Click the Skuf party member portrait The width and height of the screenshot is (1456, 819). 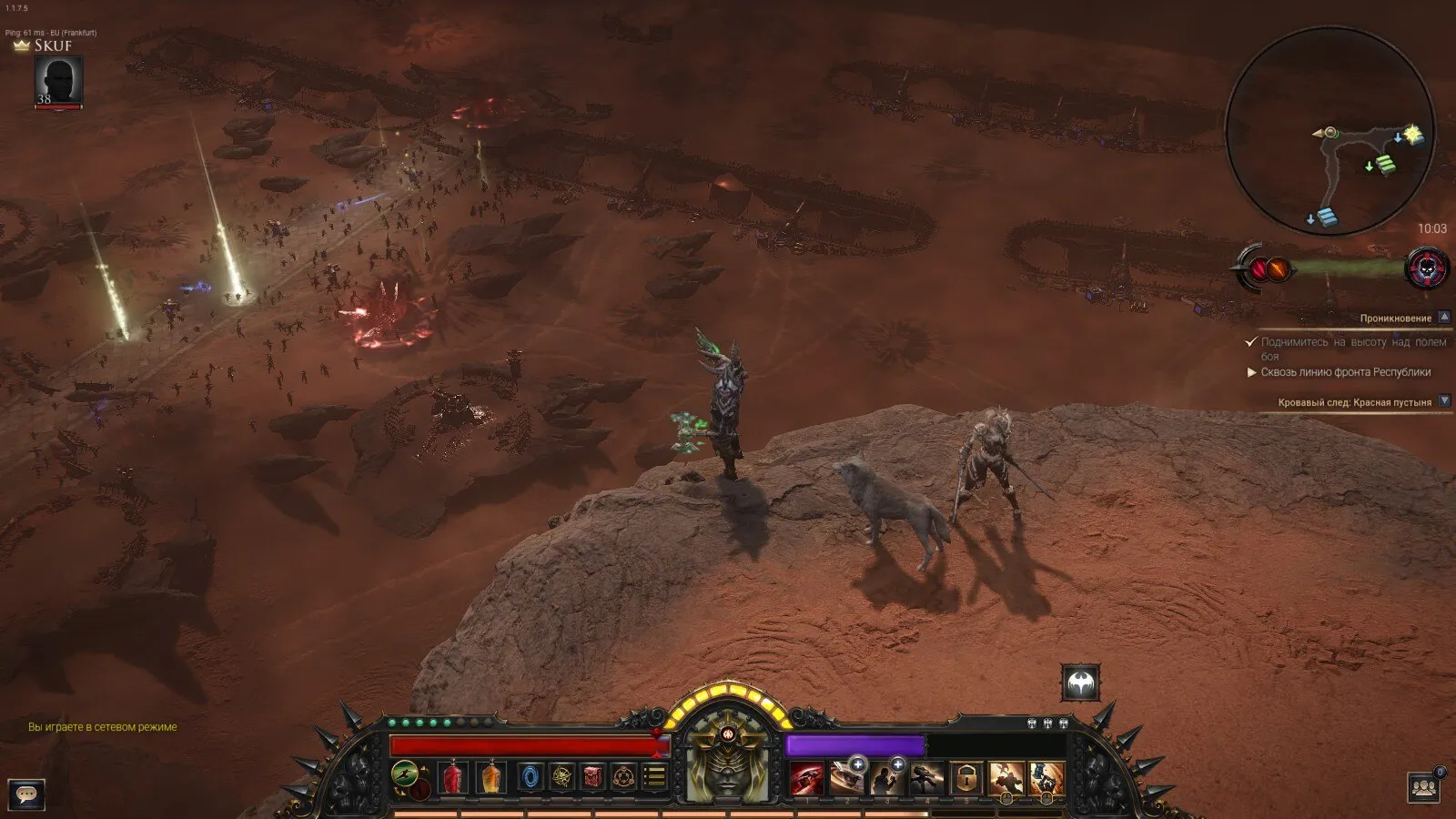tap(59, 81)
